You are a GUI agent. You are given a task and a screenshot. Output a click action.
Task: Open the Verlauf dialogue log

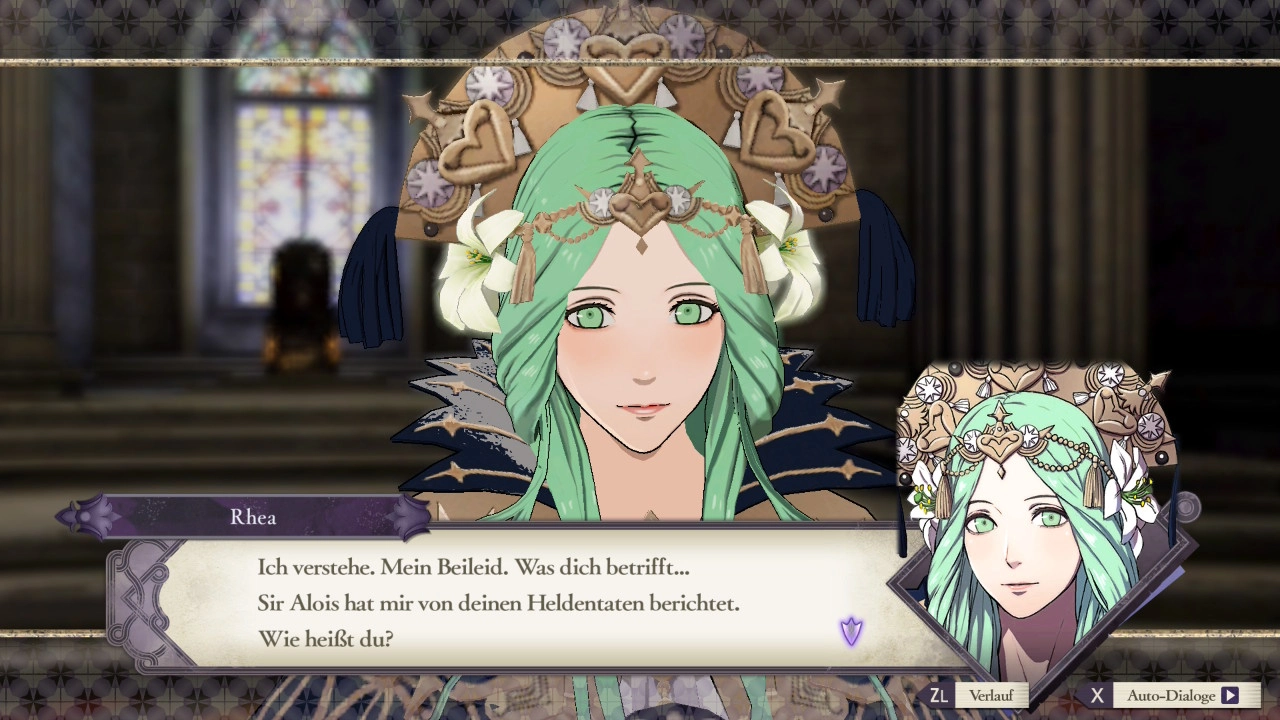pos(989,695)
